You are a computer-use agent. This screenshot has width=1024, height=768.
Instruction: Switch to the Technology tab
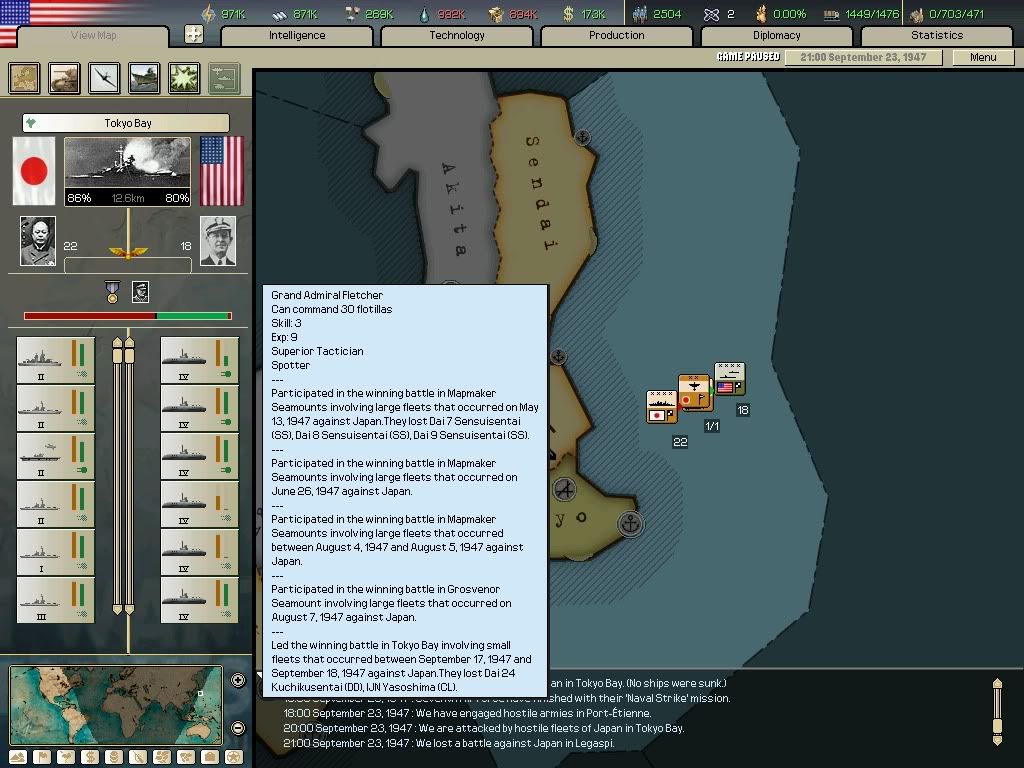pos(457,36)
